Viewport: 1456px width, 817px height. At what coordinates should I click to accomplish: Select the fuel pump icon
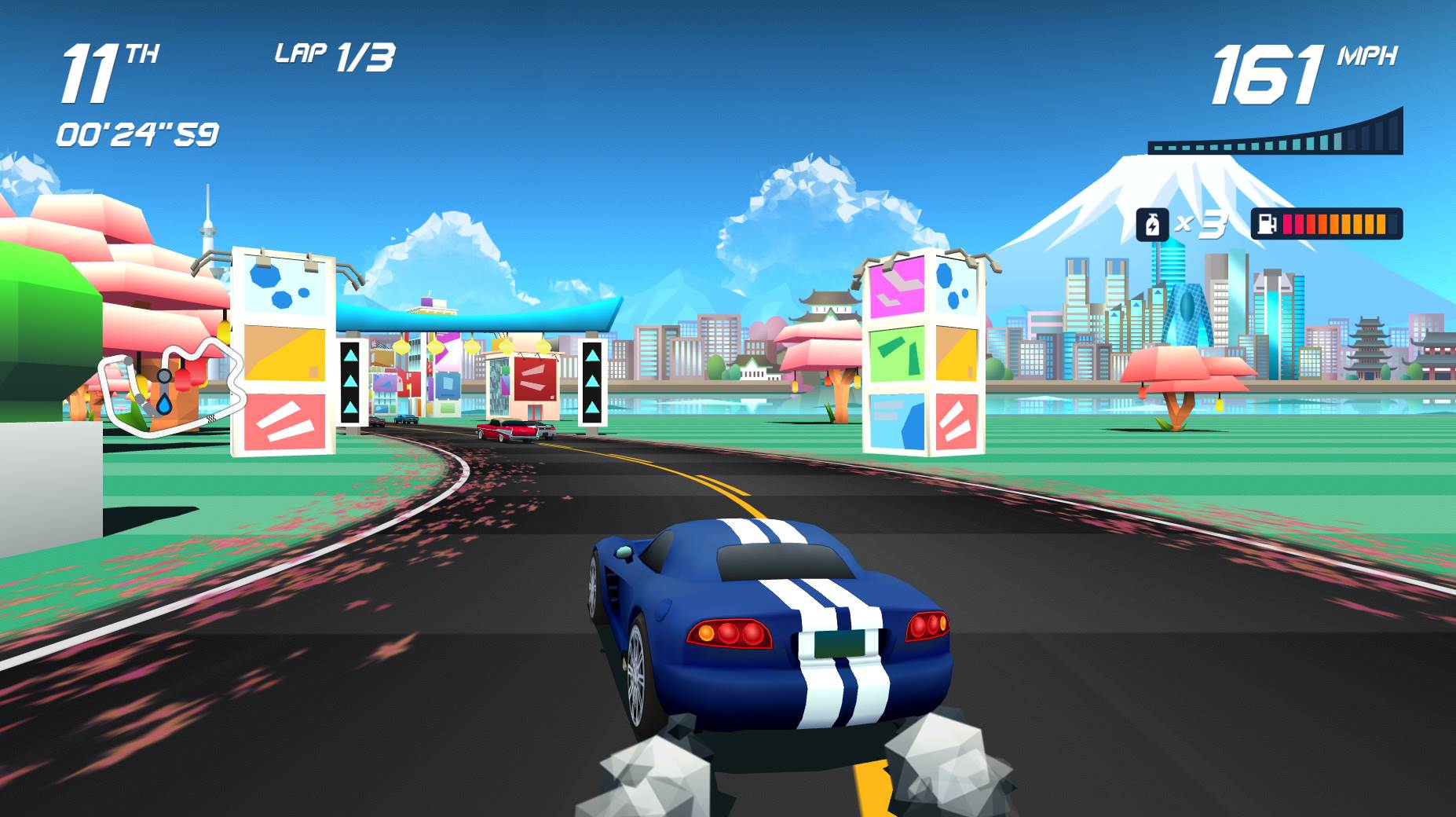pyautogui.click(x=1267, y=225)
